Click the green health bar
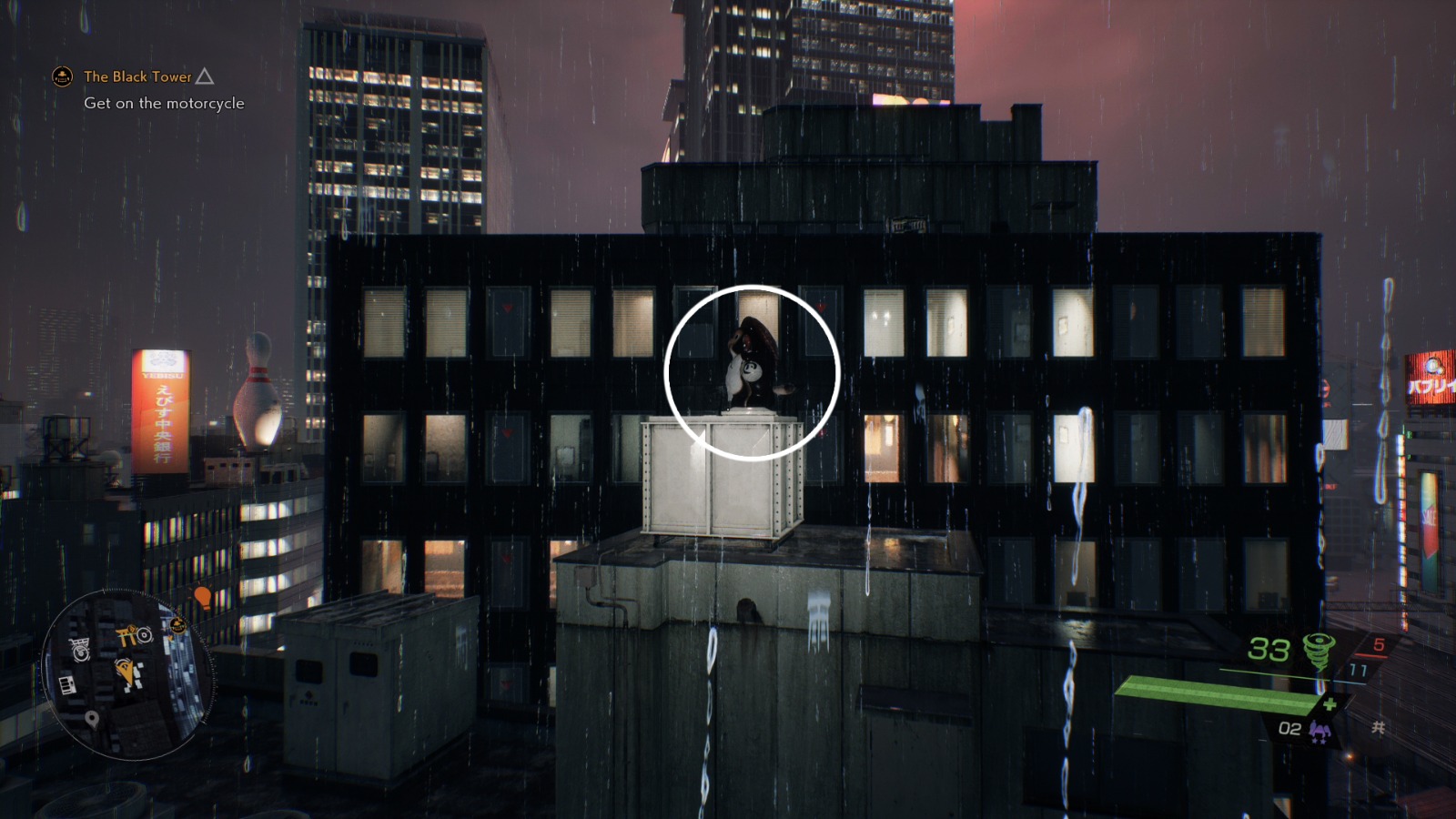Image resolution: width=1456 pixels, height=819 pixels. click(1218, 698)
